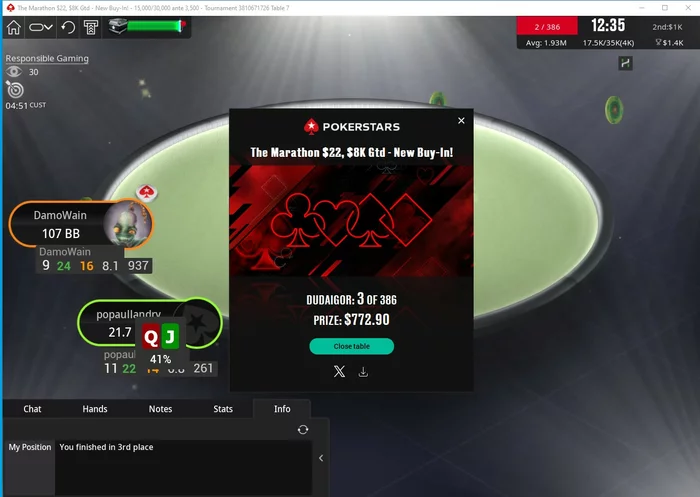700x497 pixels.
Task: Show the Stats tab
Action: tap(223, 409)
